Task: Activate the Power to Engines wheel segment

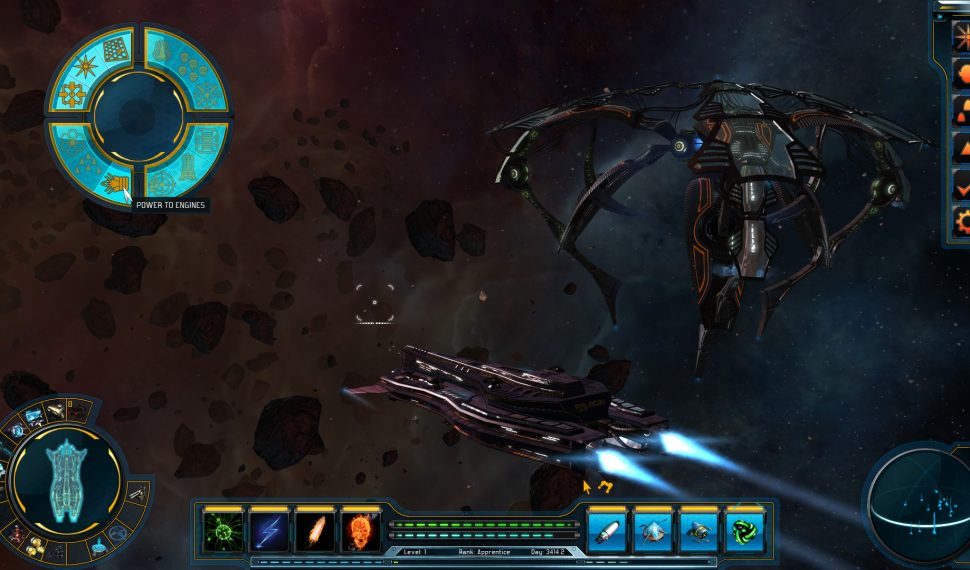Action: [x=116, y=185]
